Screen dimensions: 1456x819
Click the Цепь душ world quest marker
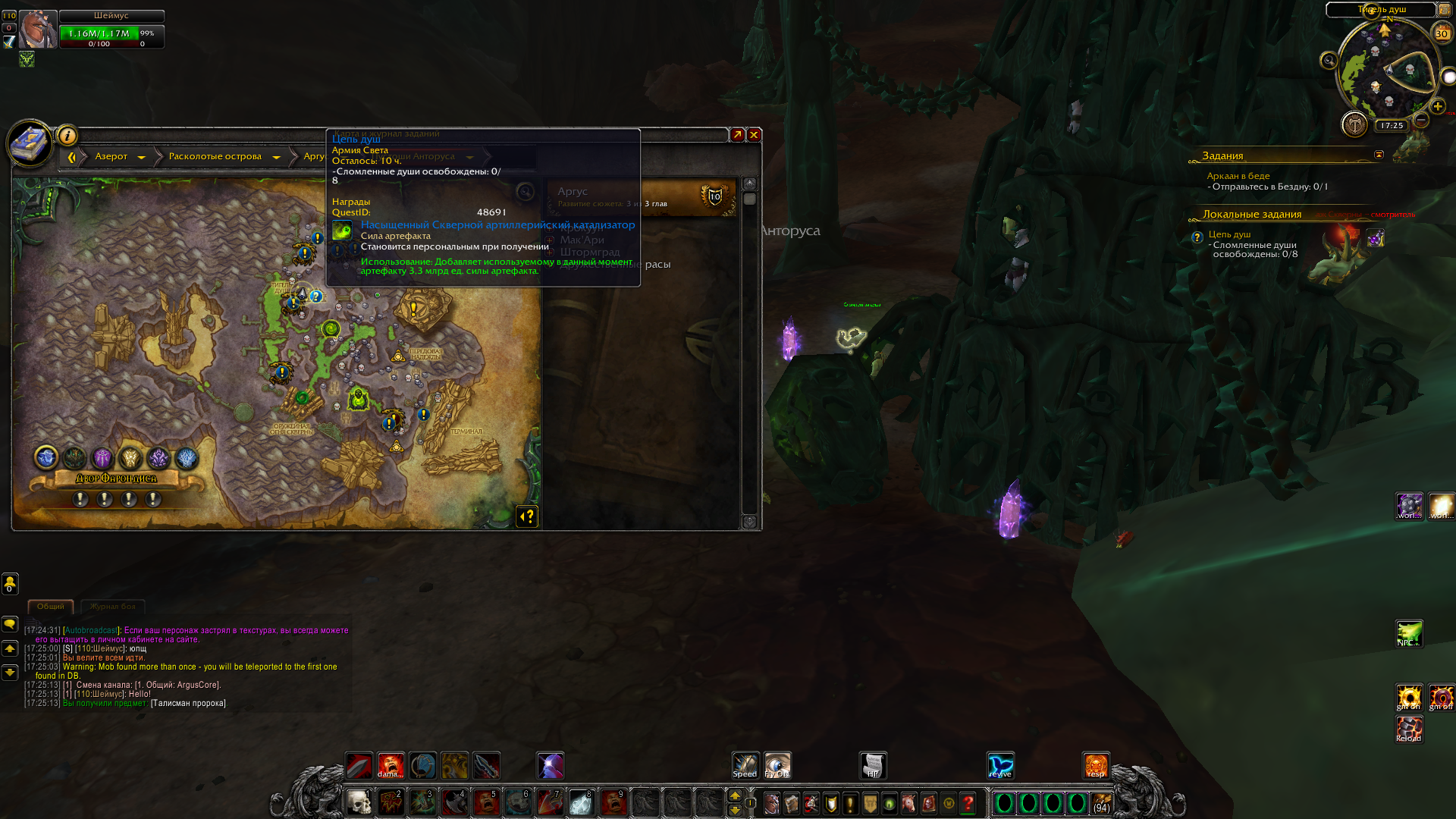point(315,297)
